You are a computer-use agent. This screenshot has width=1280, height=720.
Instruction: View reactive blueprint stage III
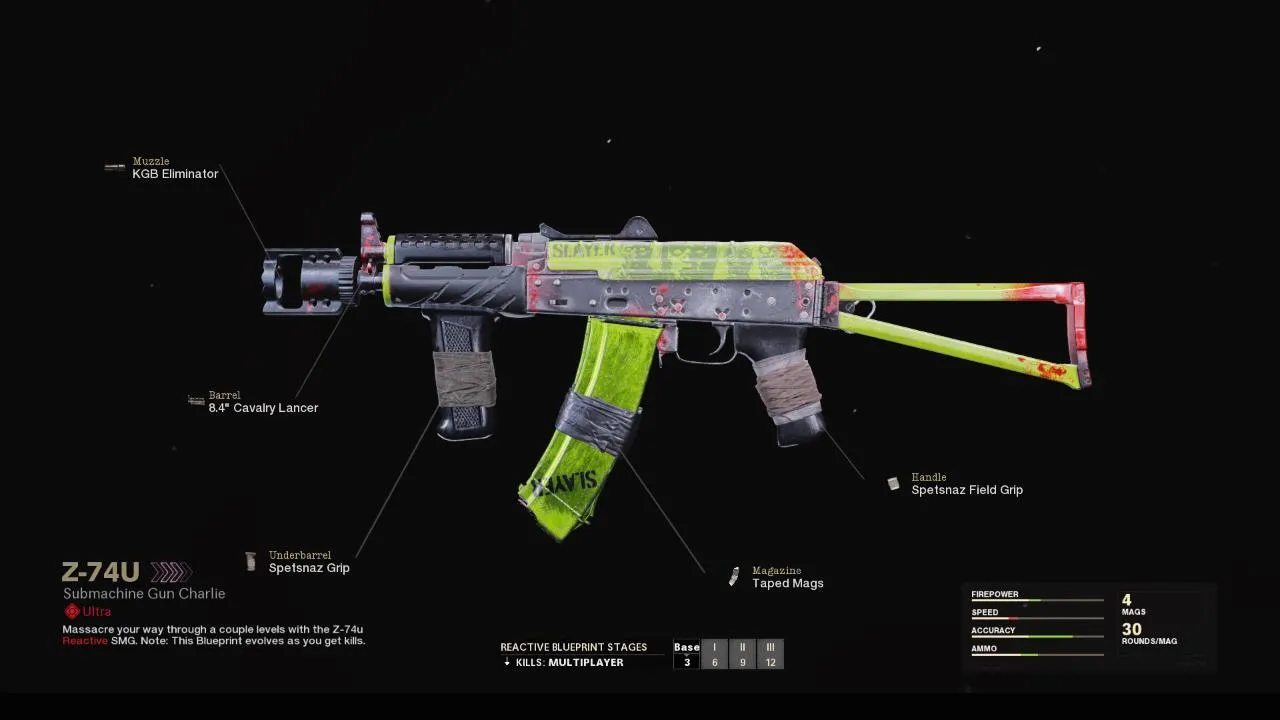pos(770,654)
